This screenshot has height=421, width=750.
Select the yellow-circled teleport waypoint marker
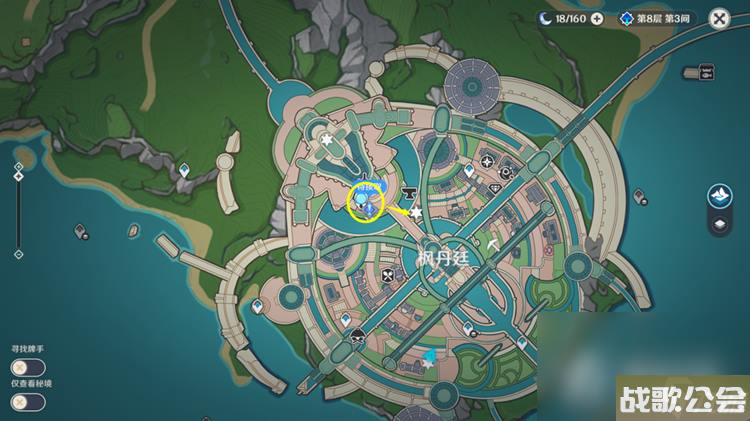coord(364,201)
